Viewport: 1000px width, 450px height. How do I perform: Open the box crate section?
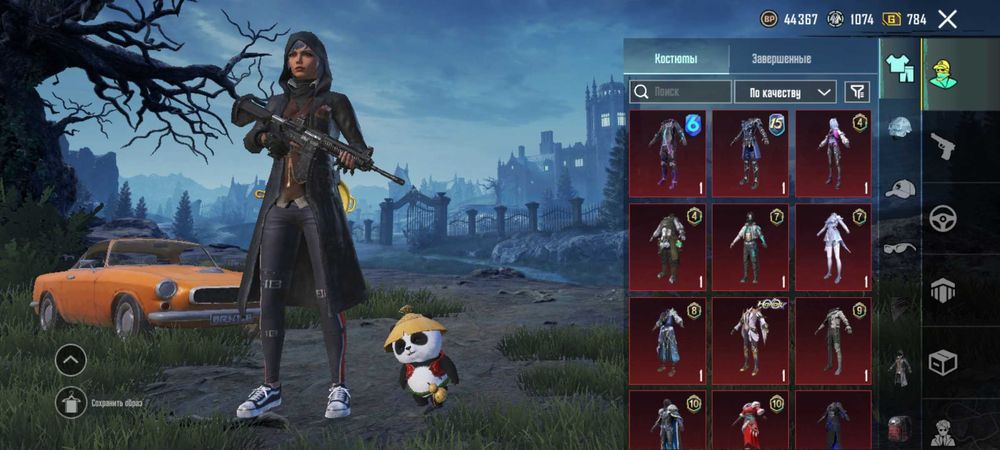pos(943,360)
